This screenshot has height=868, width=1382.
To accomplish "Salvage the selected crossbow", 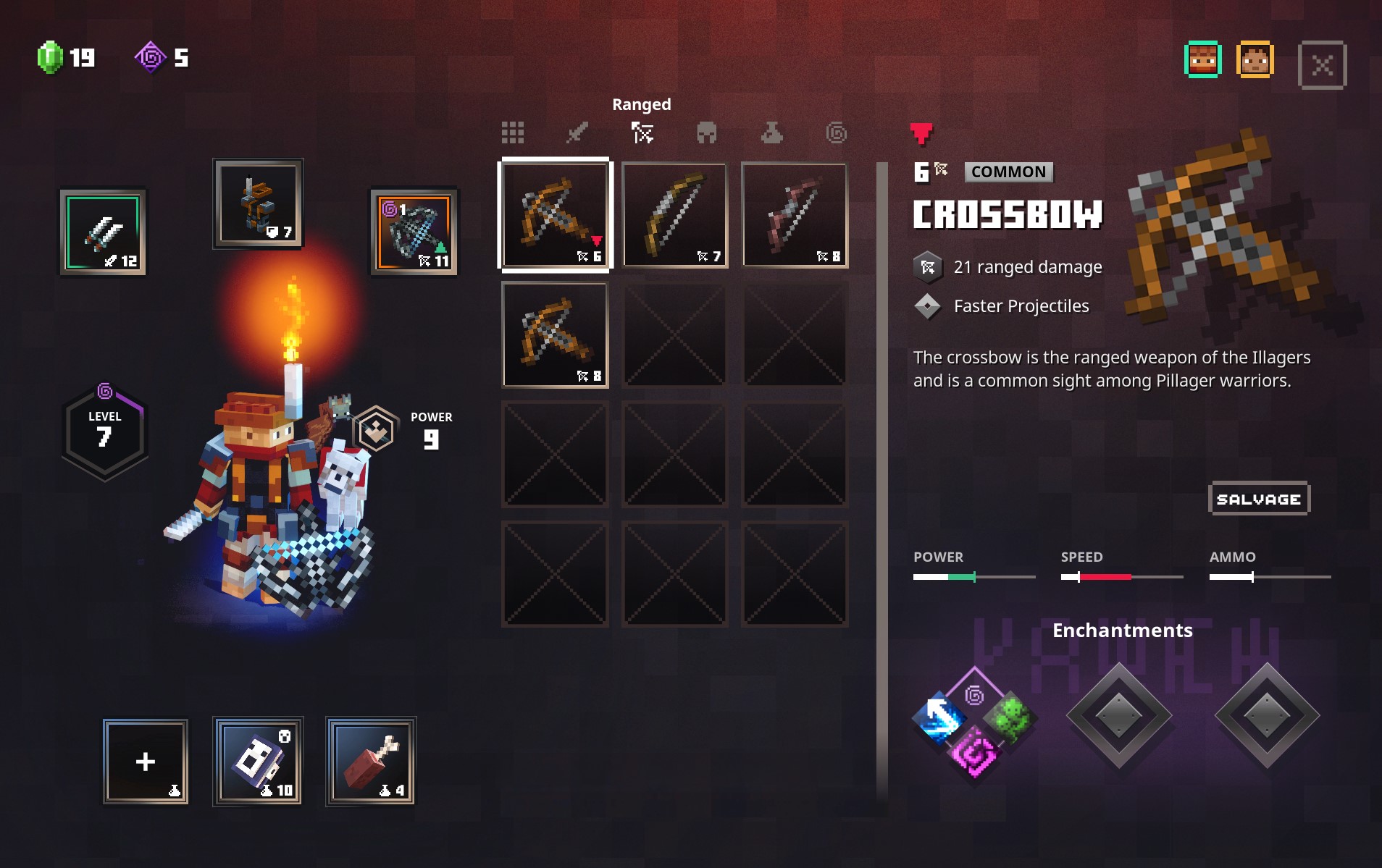I will click(x=1259, y=499).
